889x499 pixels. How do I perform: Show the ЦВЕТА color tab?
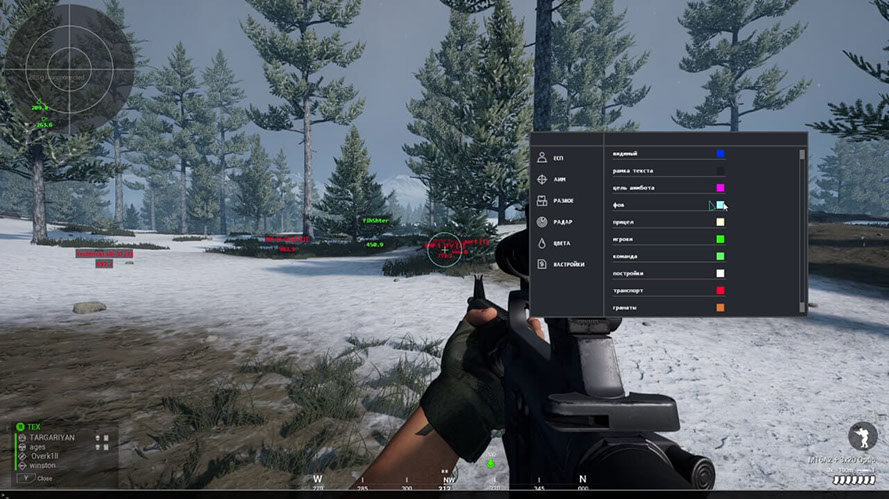click(x=560, y=243)
